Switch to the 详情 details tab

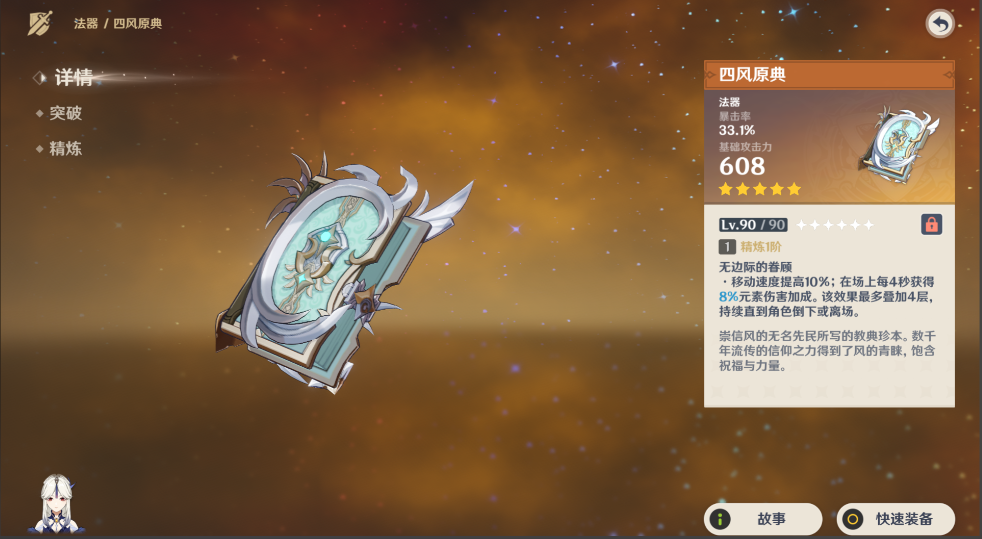click(73, 78)
